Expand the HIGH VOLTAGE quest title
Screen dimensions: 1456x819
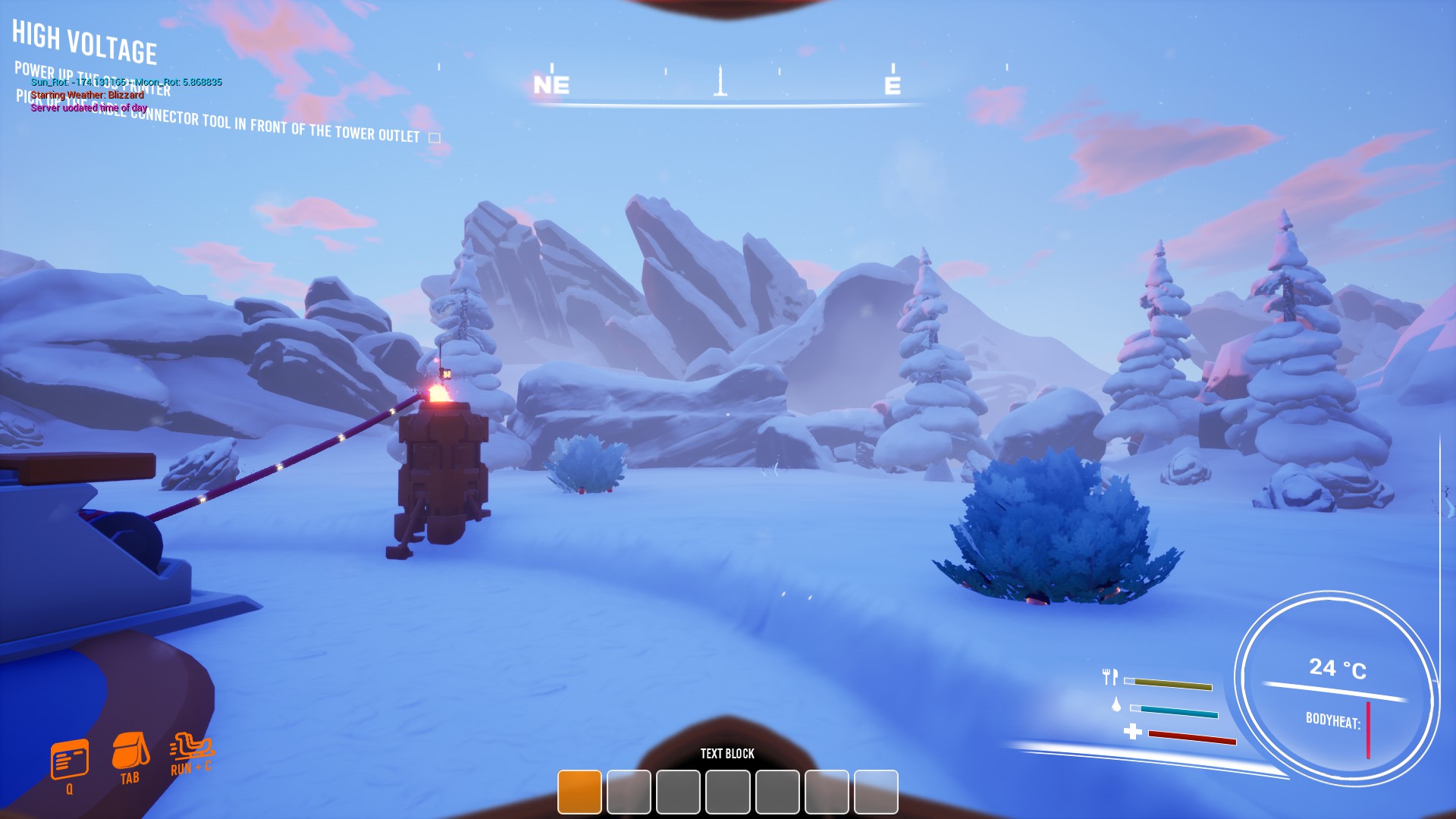(86, 42)
